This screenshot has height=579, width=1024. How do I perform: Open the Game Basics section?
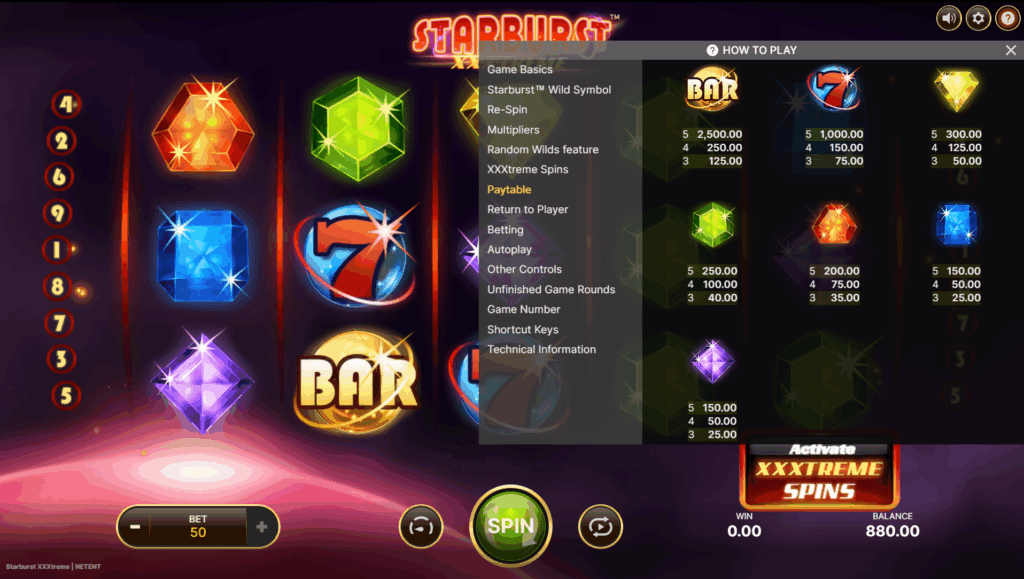click(519, 70)
